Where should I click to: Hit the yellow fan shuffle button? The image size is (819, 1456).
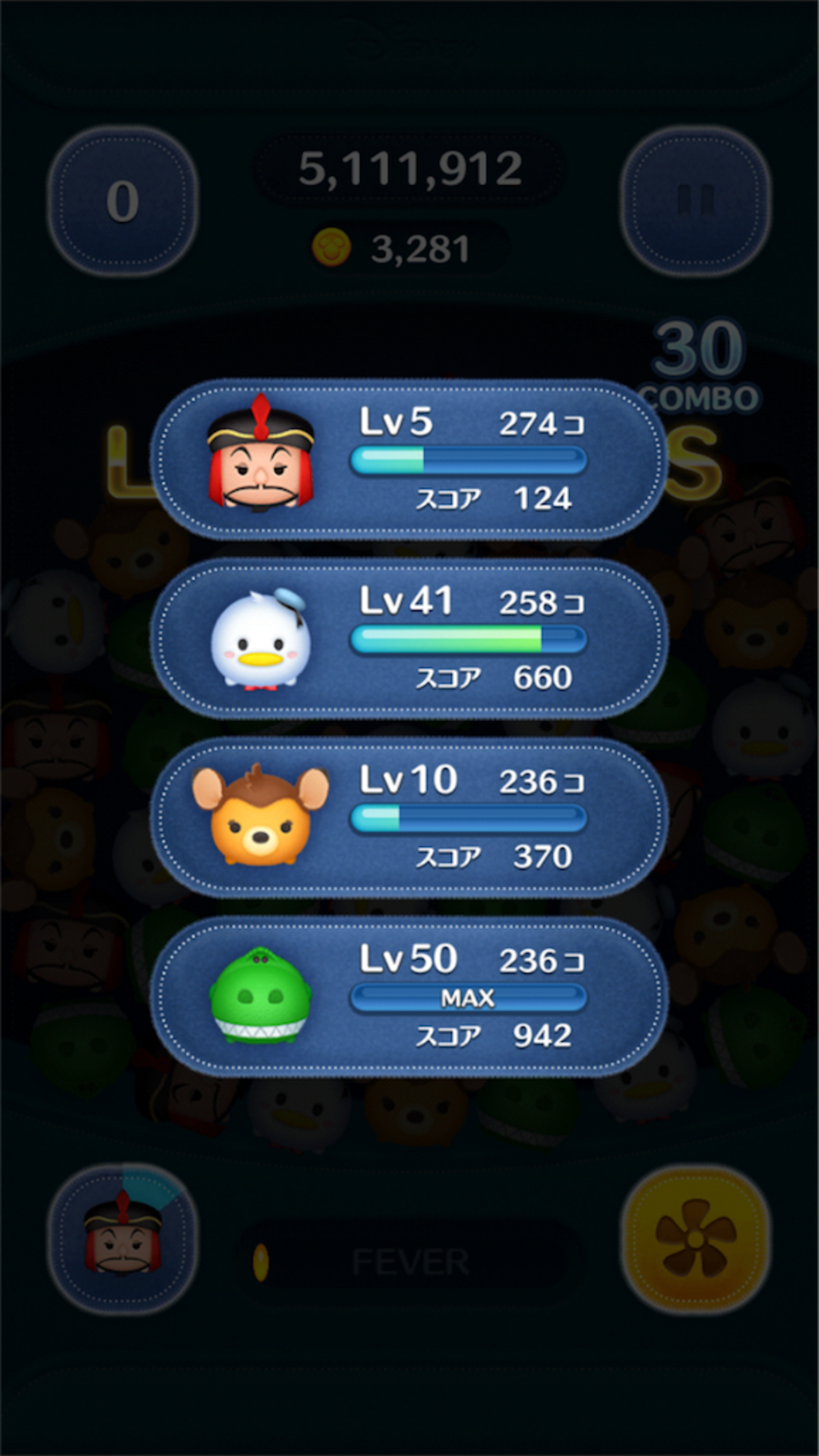(x=695, y=1238)
